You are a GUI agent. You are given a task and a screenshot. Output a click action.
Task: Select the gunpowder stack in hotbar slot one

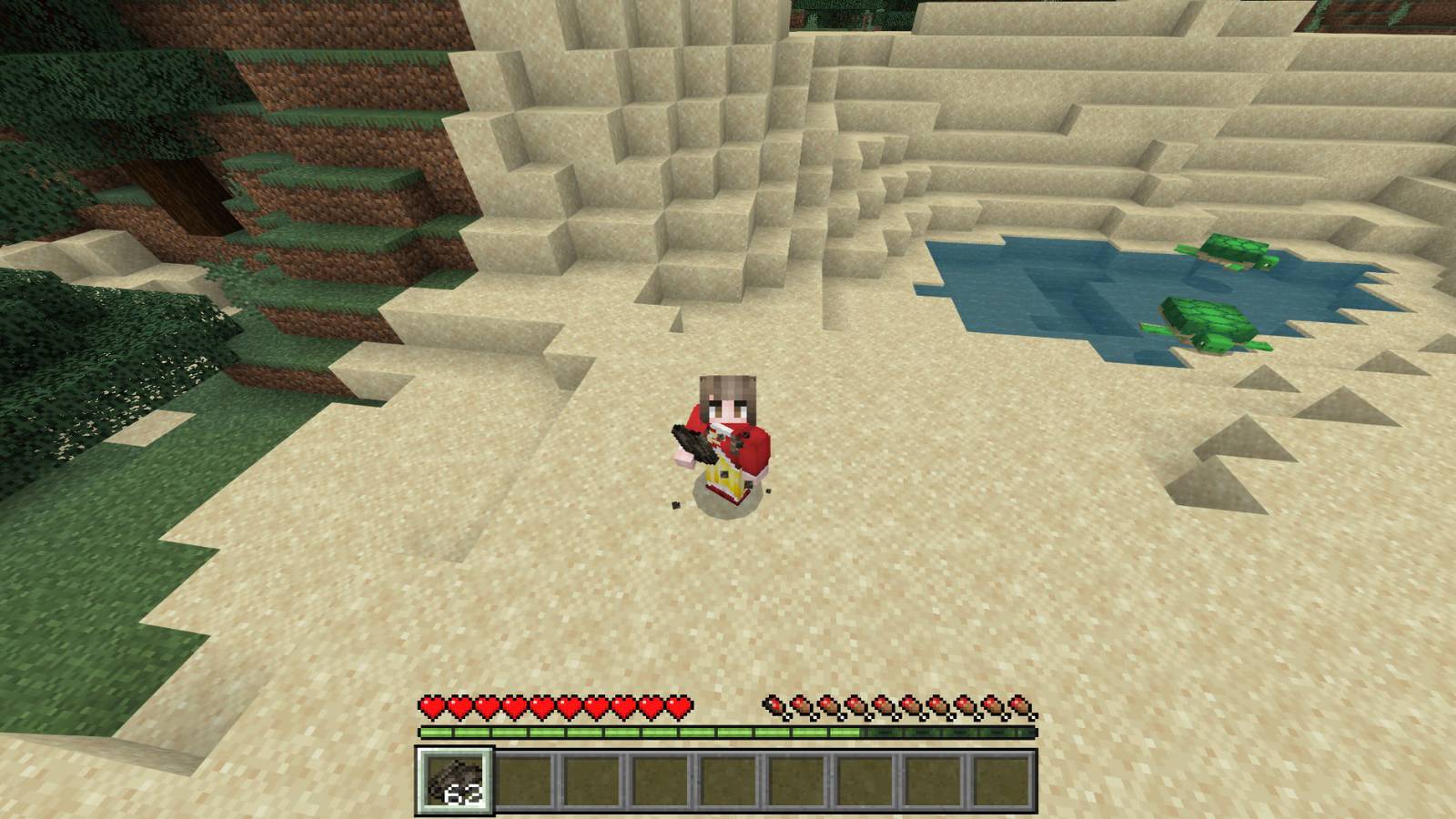(x=455, y=781)
